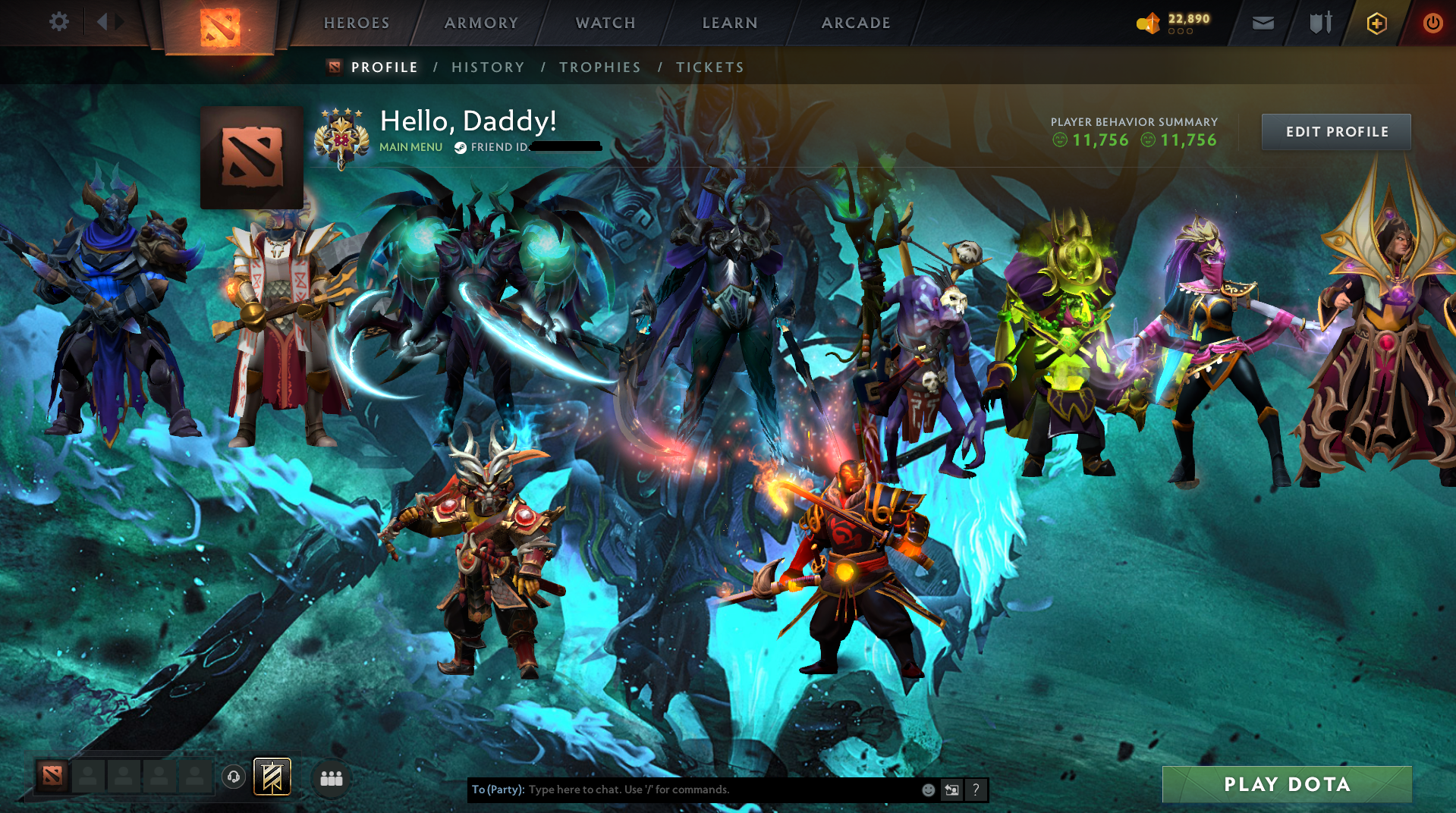Screen dimensions: 1456x813
Task: Open the settings gear menu
Action: [59, 22]
